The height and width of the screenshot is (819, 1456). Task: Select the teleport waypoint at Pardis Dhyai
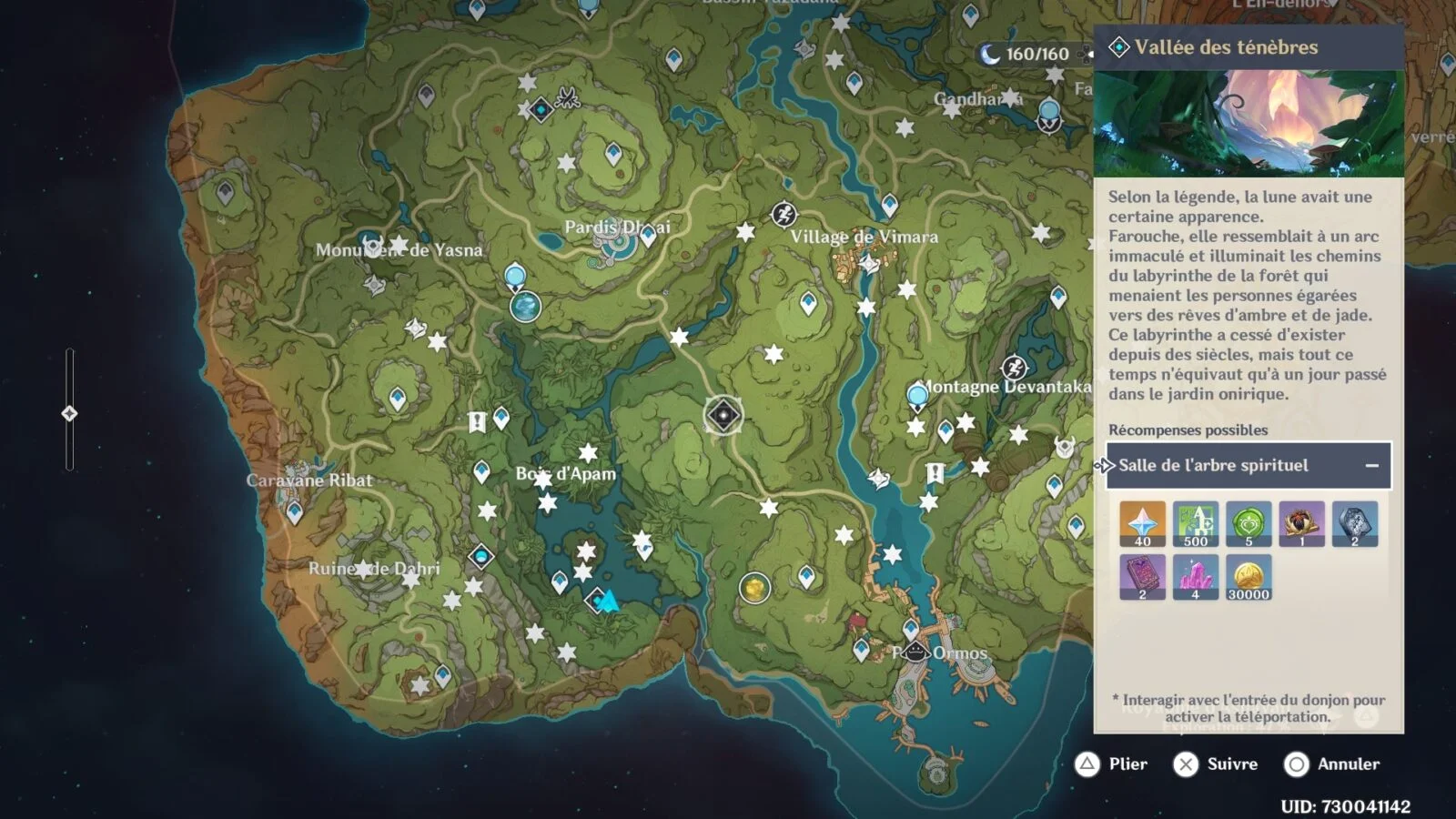(648, 235)
